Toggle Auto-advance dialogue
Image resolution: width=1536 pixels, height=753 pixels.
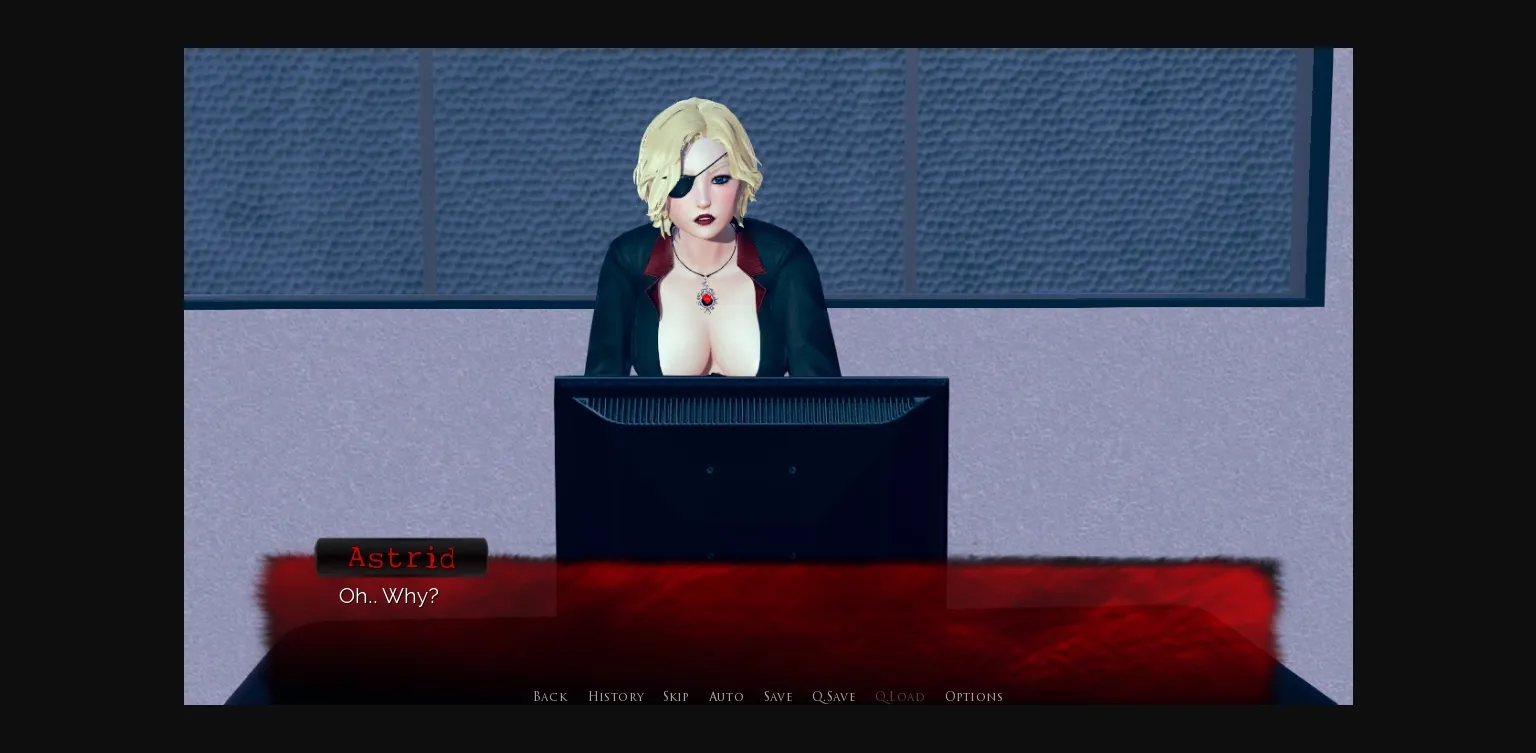pos(727,696)
